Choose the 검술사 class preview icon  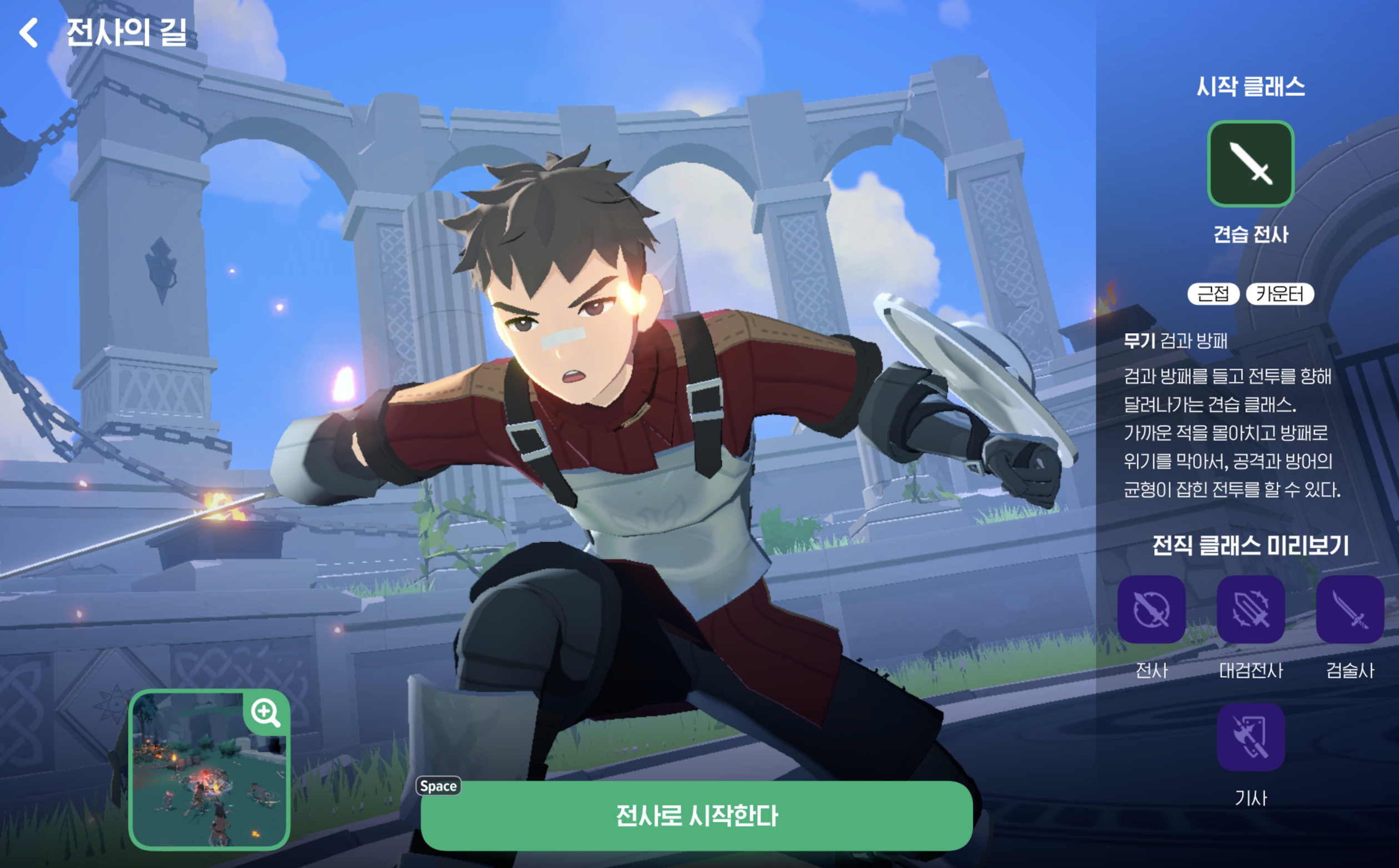1350,610
